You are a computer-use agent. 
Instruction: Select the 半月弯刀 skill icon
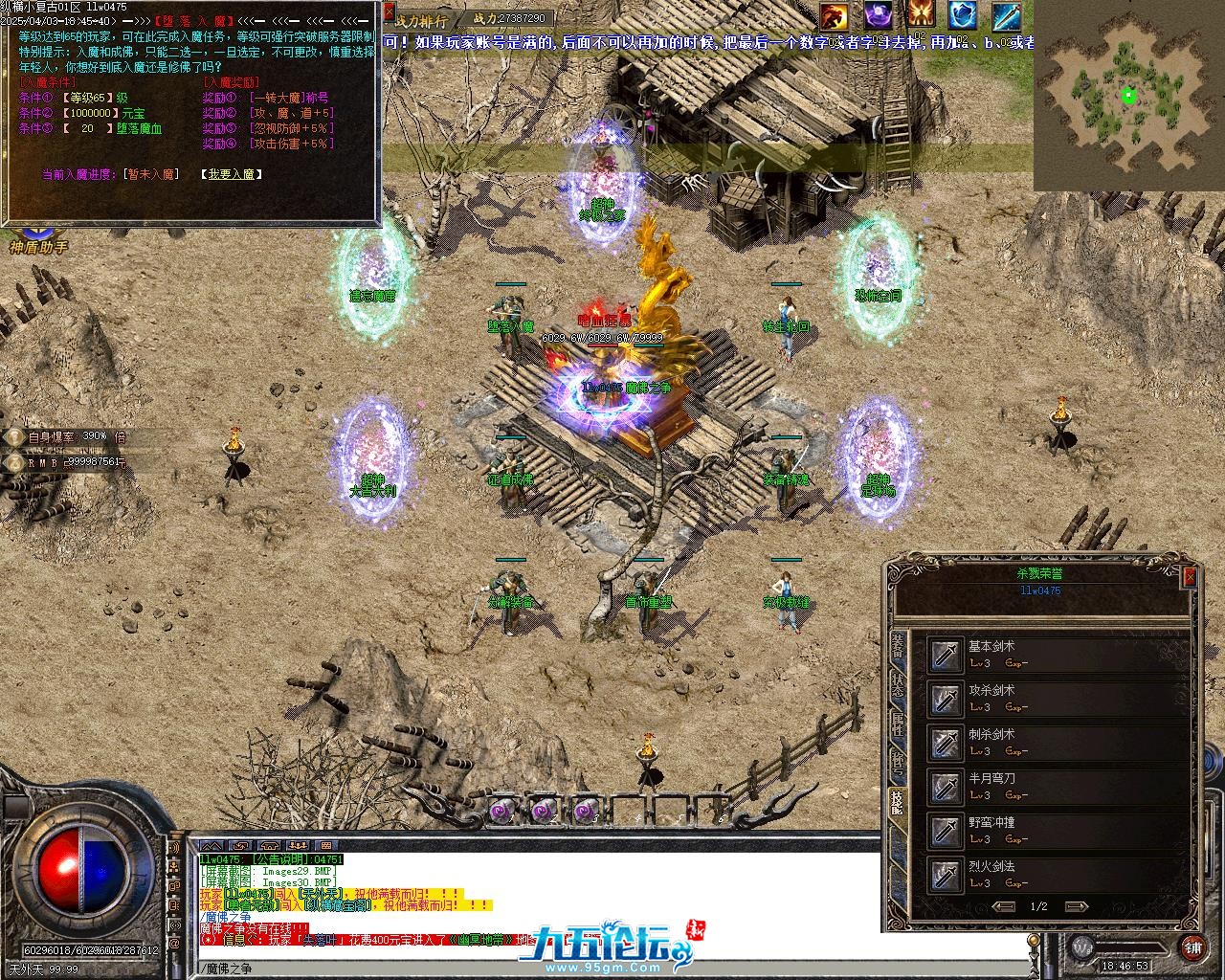[x=947, y=787]
